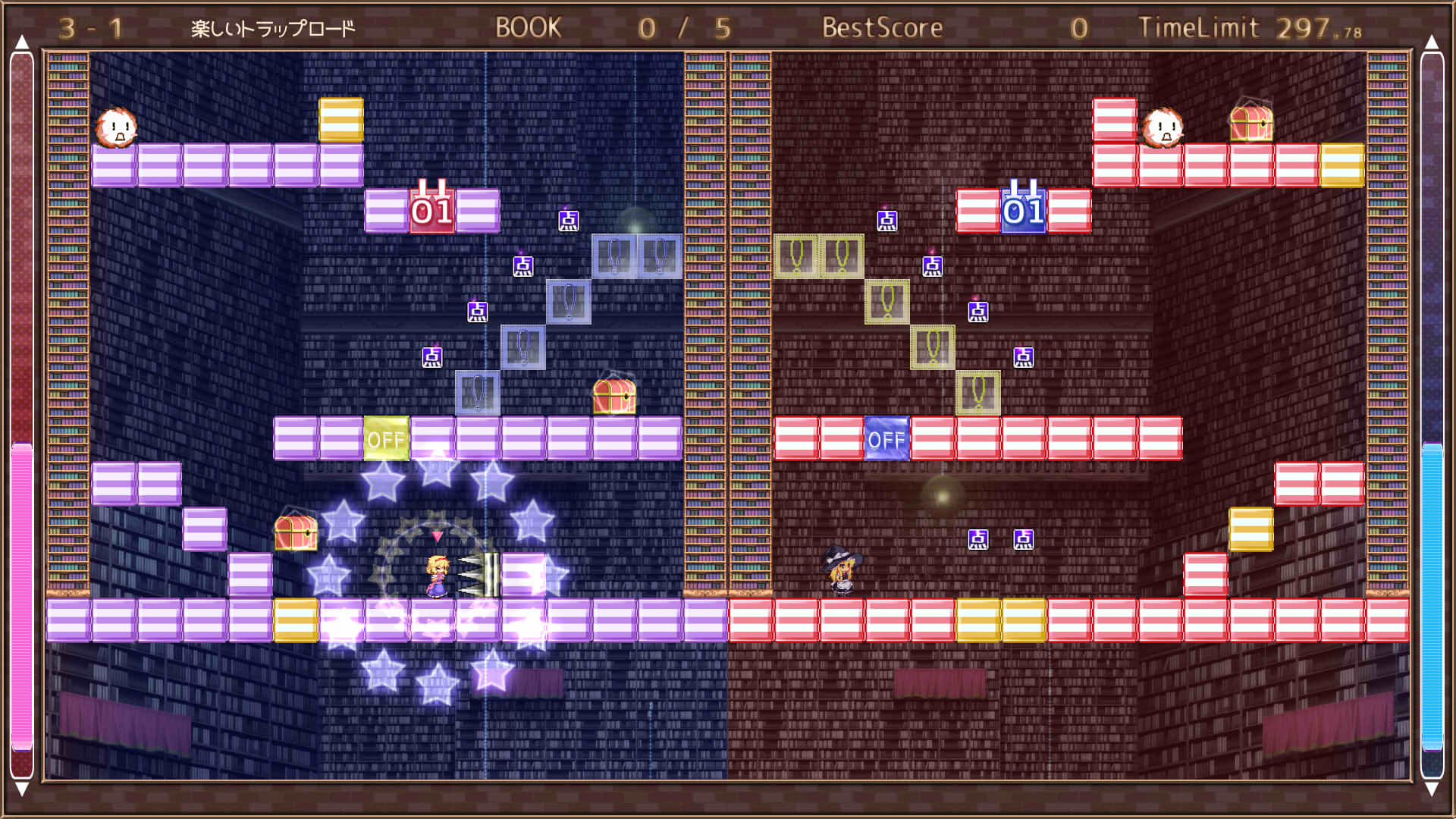Click the treasure chest on the top-right platform
This screenshot has width=1456, height=819.
click(1251, 125)
